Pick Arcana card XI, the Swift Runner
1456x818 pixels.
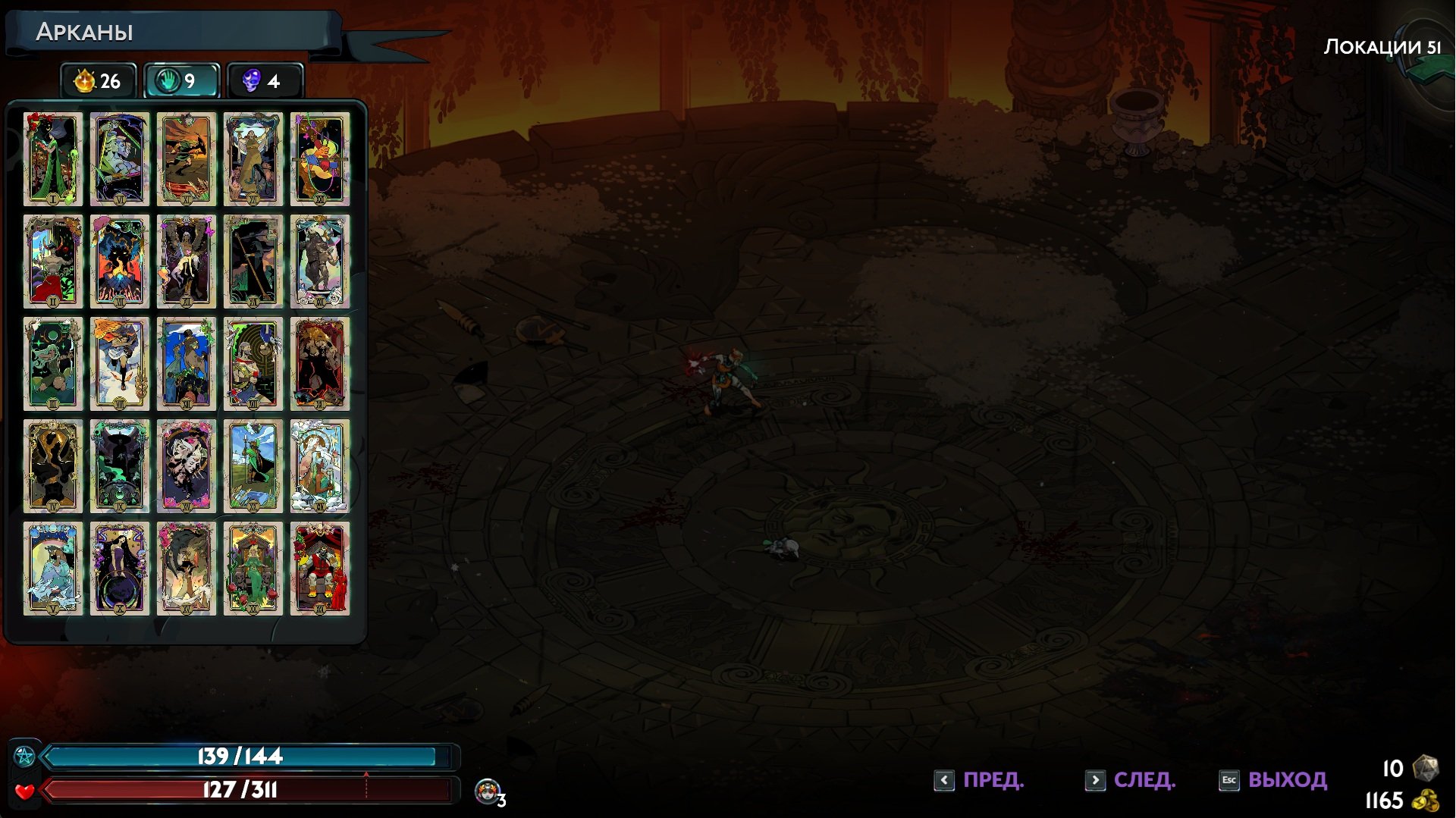[x=186, y=159]
